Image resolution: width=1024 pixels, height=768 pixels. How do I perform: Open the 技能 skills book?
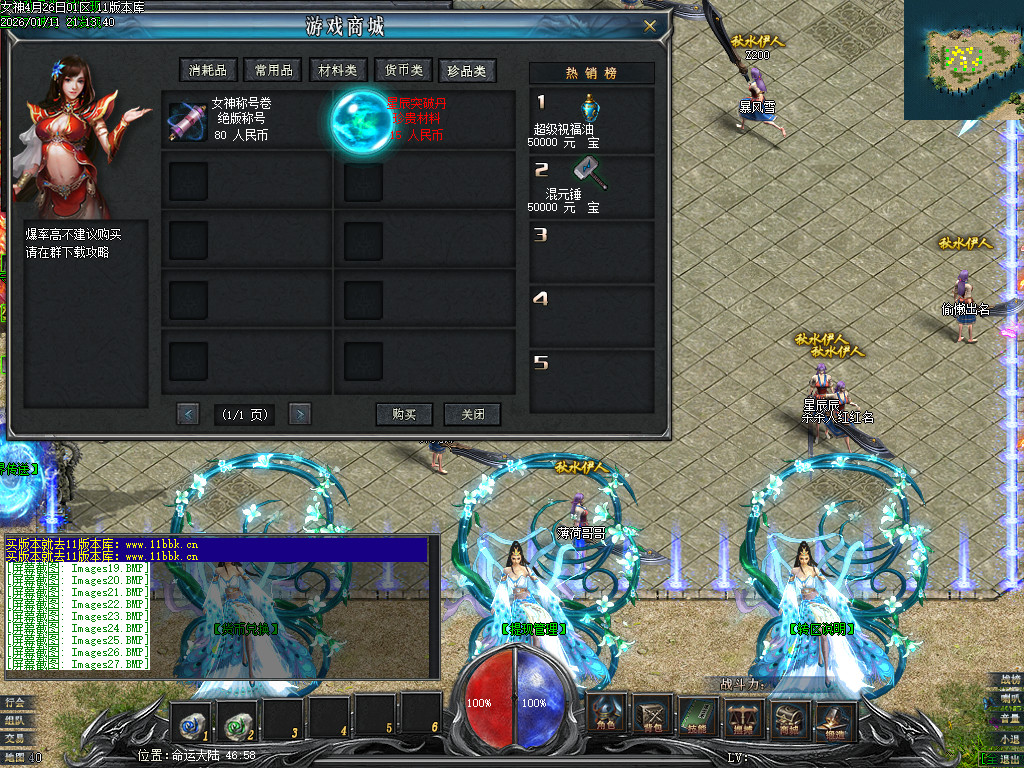tap(698, 715)
